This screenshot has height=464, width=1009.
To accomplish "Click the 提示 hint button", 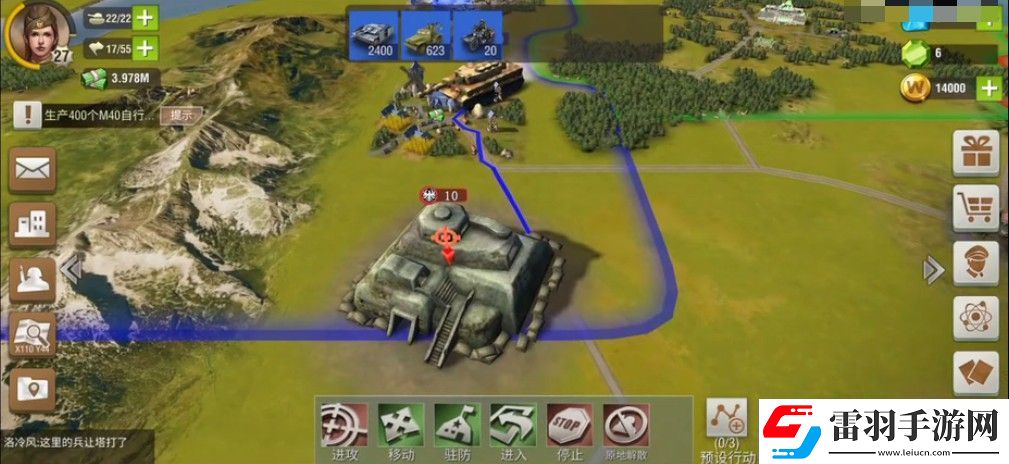I will pos(181,115).
